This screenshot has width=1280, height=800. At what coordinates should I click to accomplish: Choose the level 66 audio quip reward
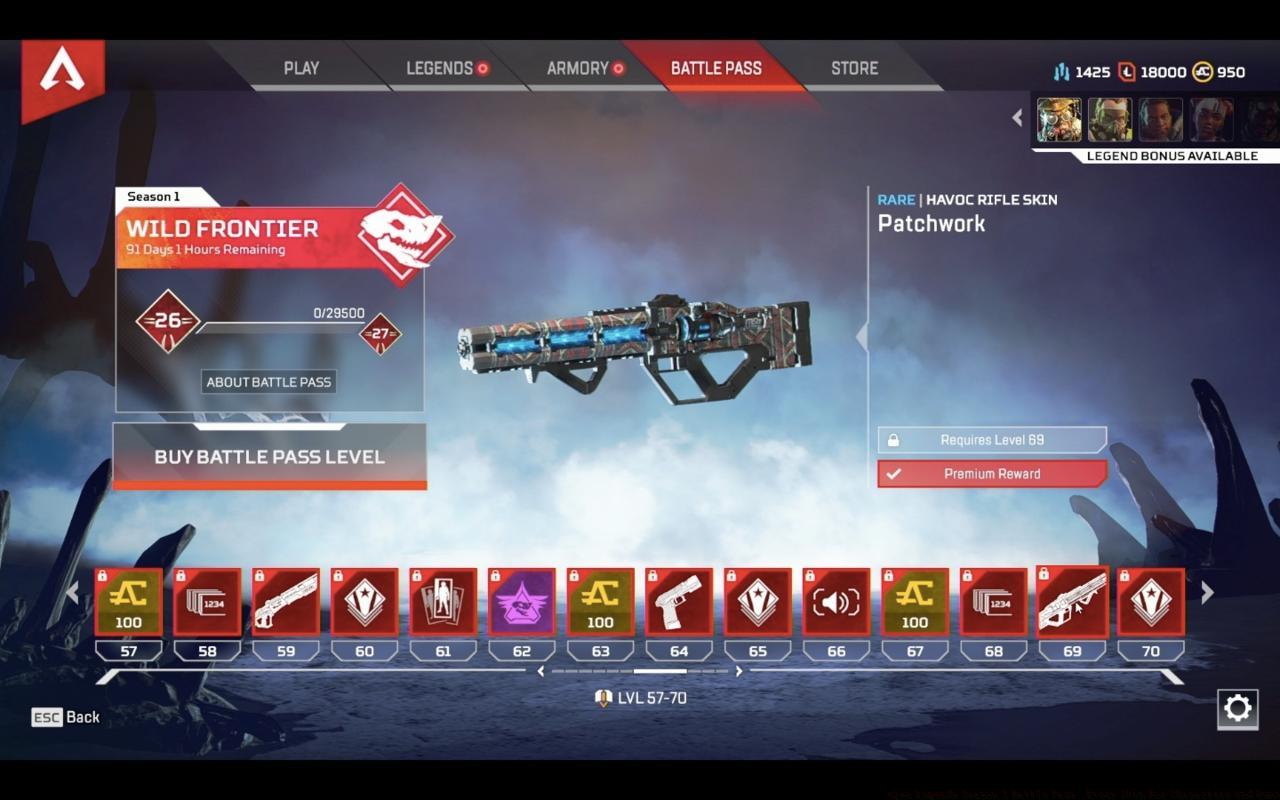[836, 602]
